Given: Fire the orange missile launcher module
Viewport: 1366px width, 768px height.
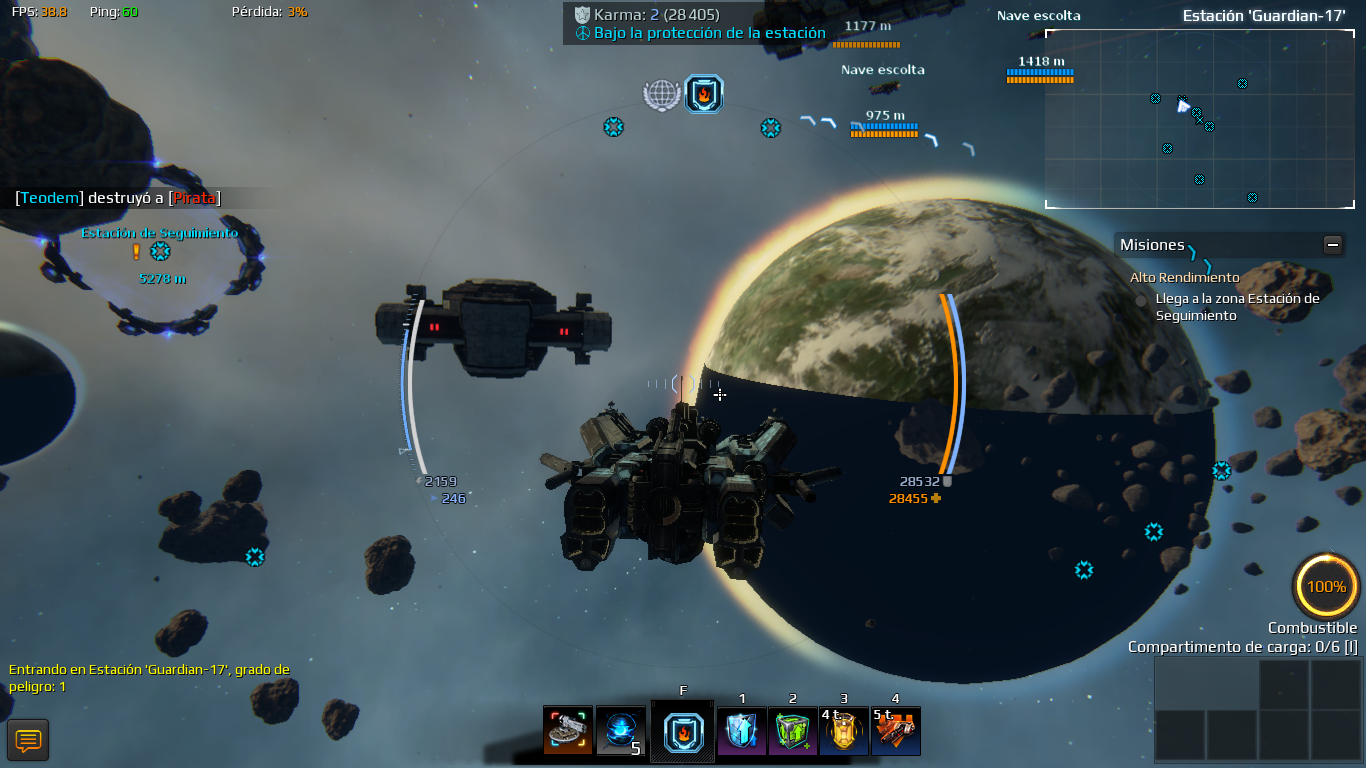Looking at the screenshot, I should click(x=895, y=731).
